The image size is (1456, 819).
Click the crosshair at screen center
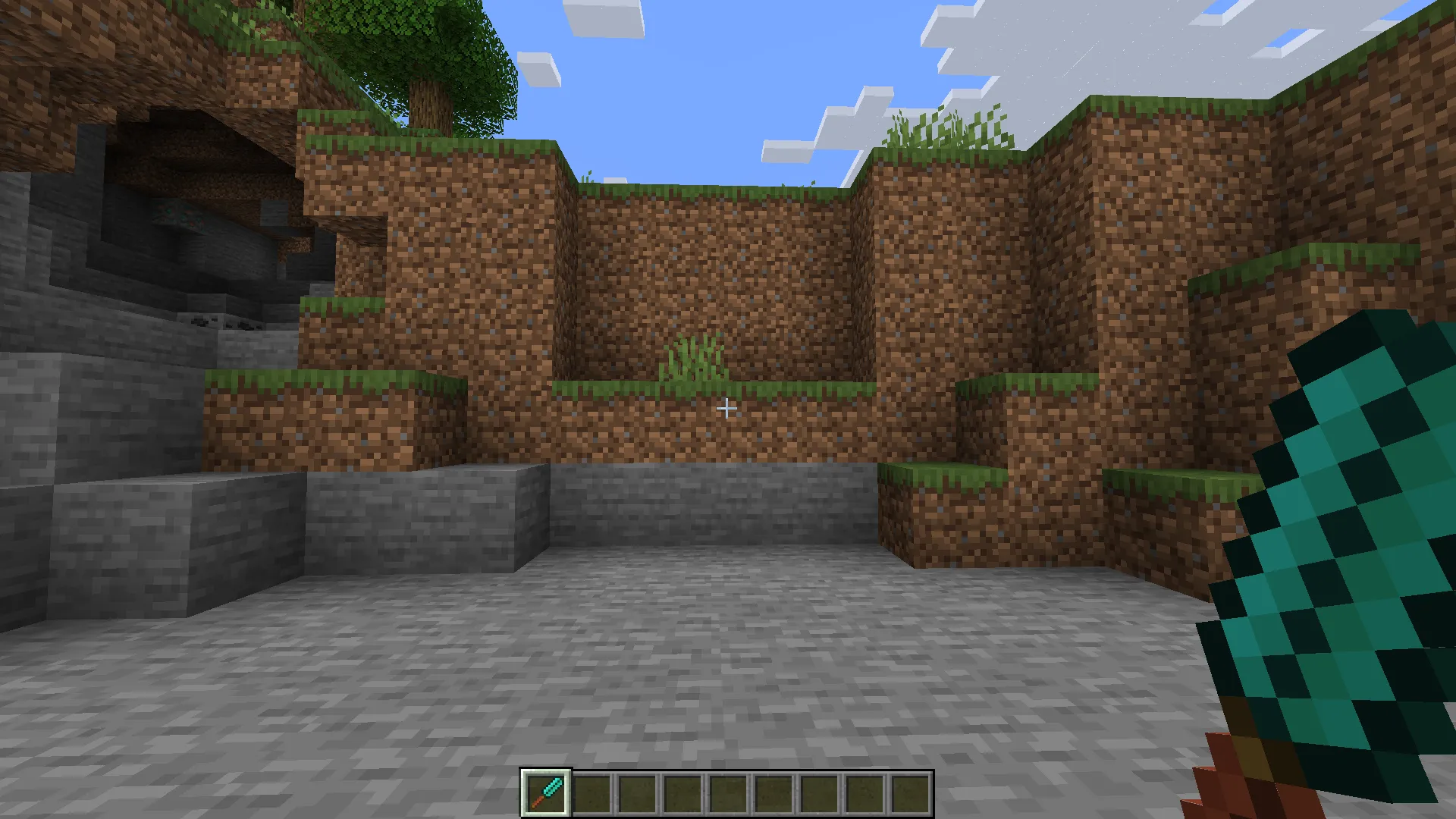[x=726, y=409]
